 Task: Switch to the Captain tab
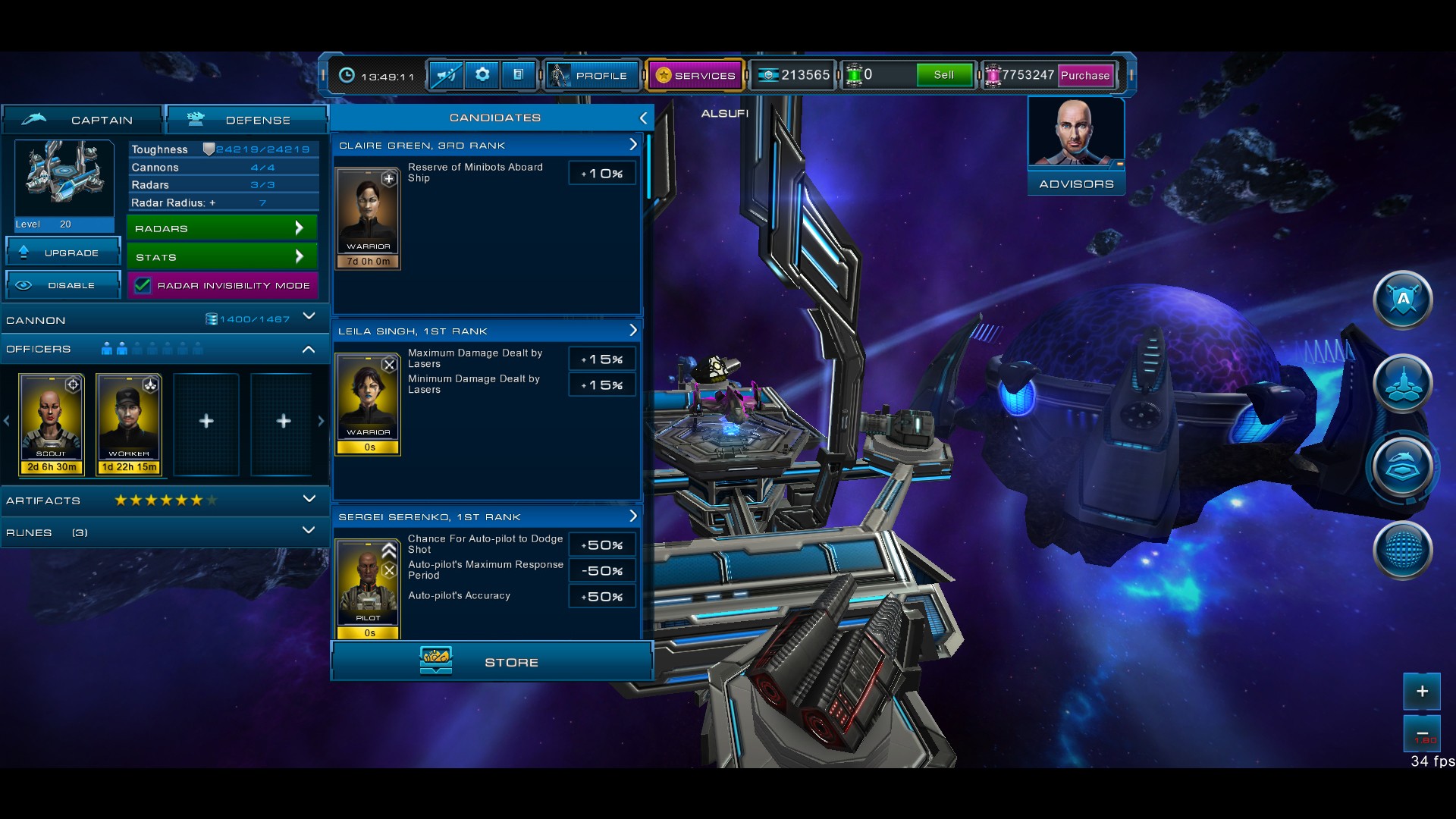click(x=82, y=120)
